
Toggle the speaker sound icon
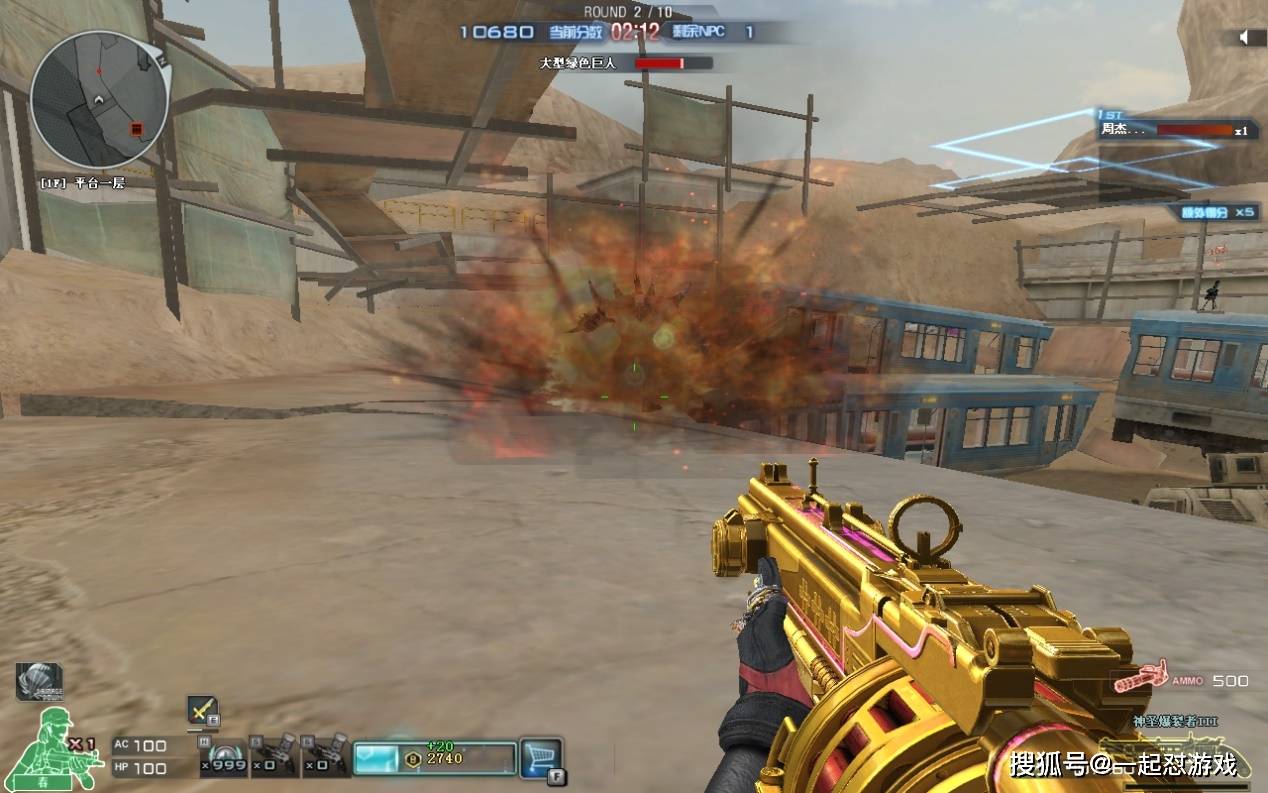coord(1246,37)
